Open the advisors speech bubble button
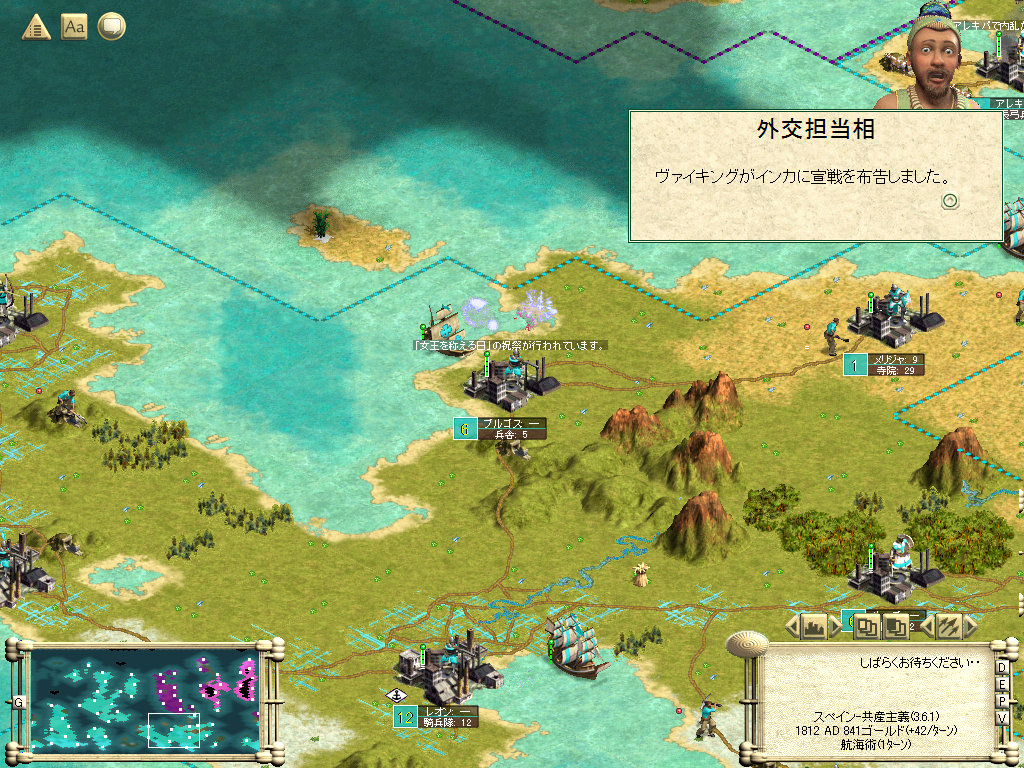1024x768 pixels. (x=112, y=27)
